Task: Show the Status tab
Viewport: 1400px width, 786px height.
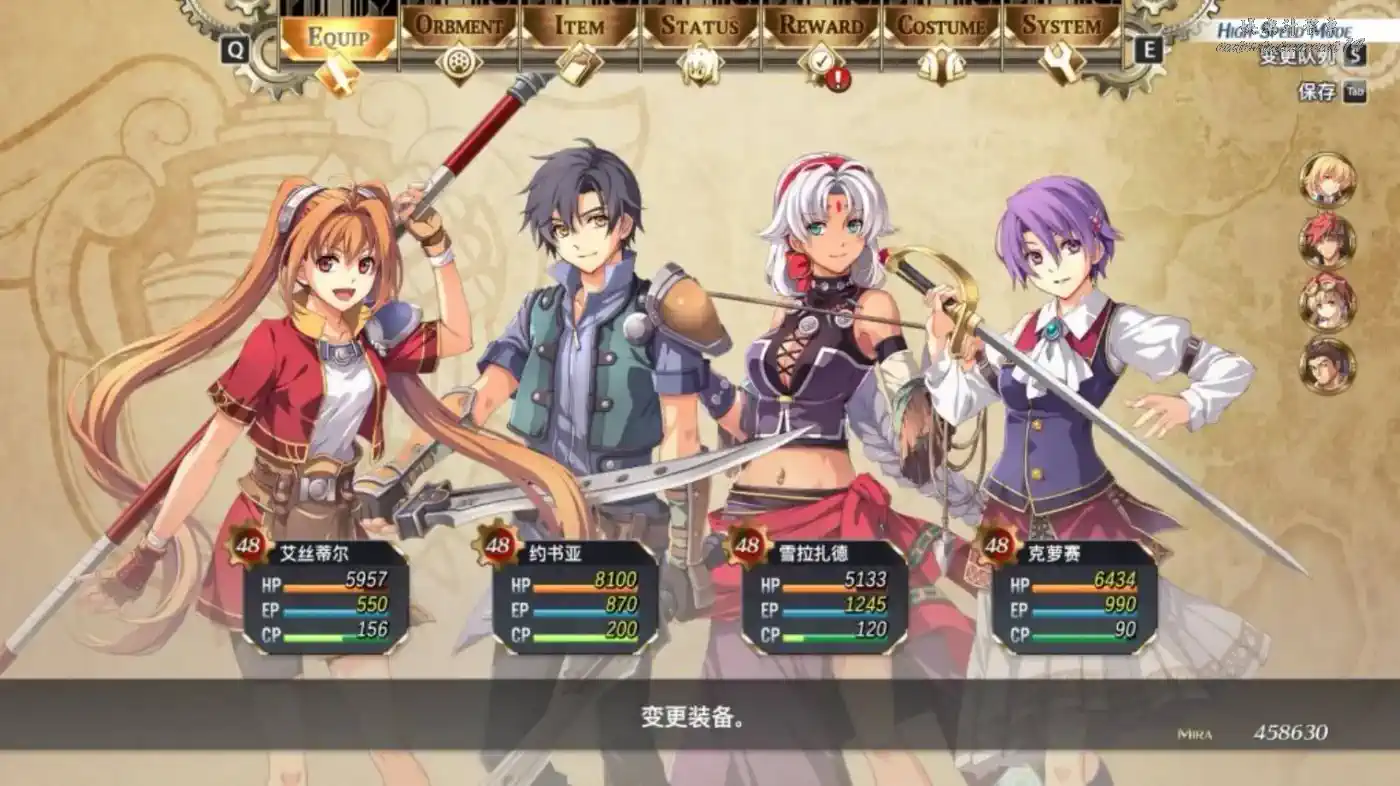Action: [x=700, y=27]
